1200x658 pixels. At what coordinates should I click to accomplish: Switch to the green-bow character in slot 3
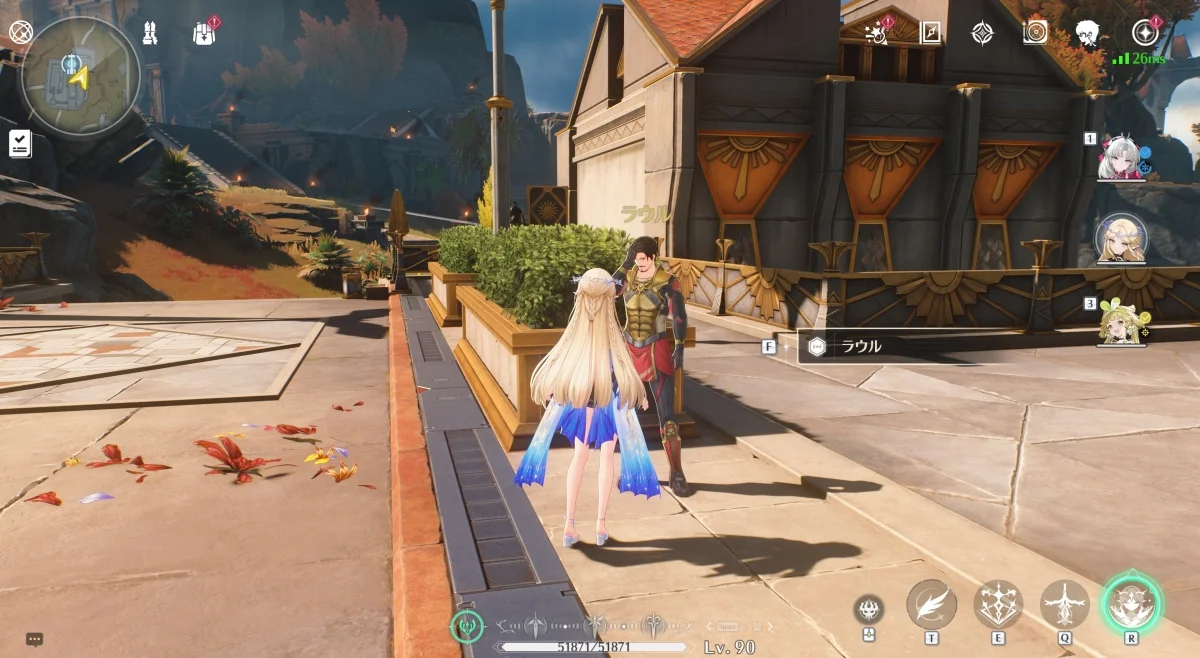[x=1121, y=320]
